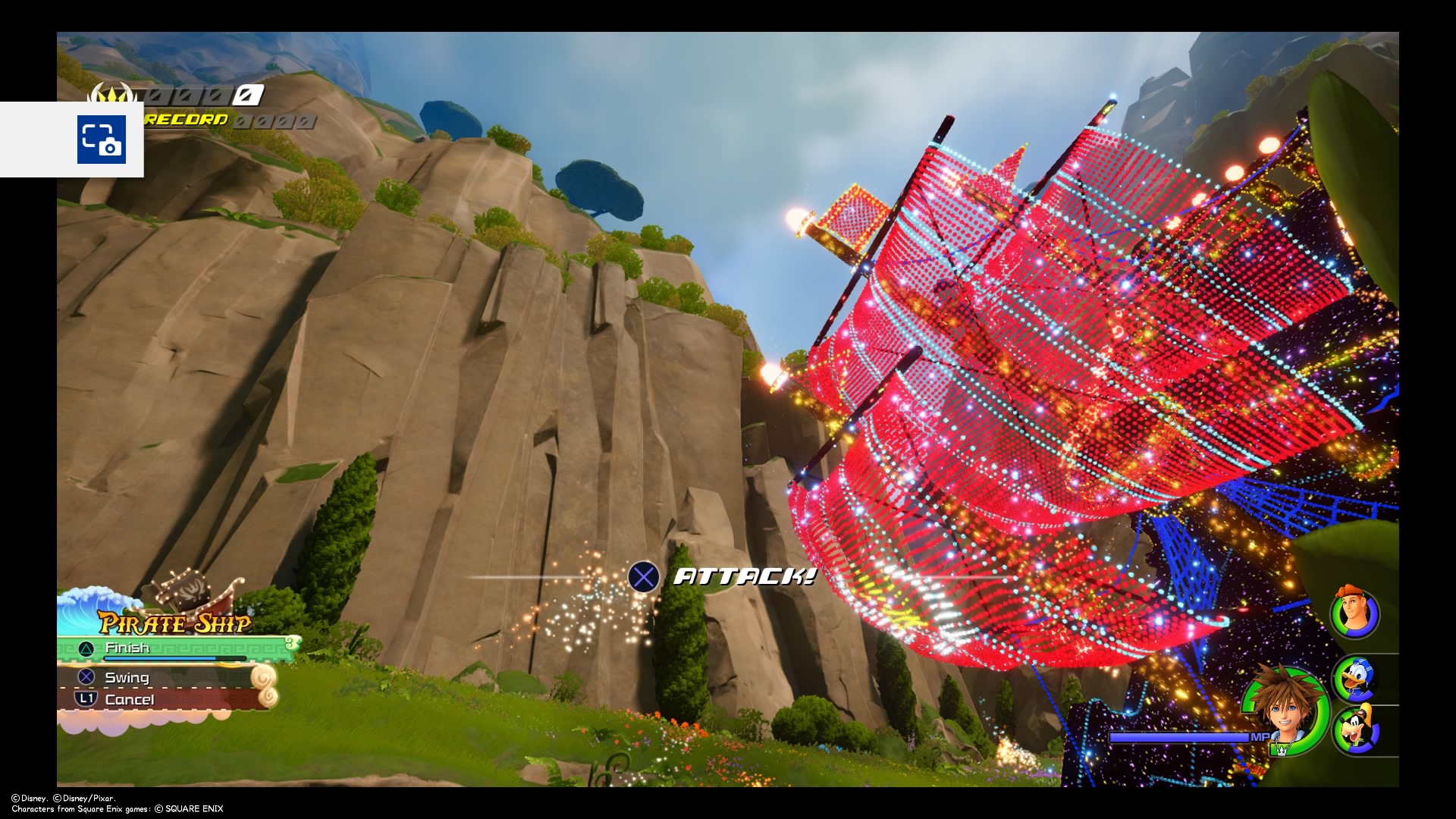Image resolution: width=1456 pixels, height=819 pixels.
Task: Click the X button icon beside Swing
Action: 84,677
